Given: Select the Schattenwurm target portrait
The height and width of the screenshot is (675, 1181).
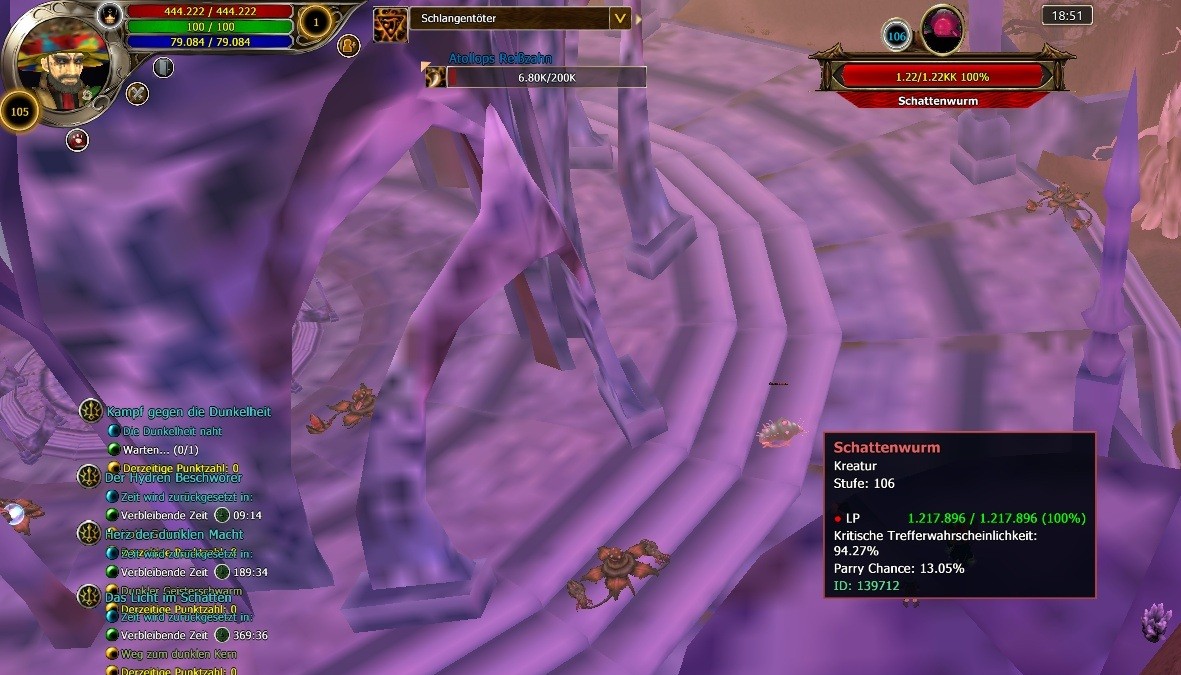Looking at the screenshot, I should pyautogui.click(x=941, y=28).
